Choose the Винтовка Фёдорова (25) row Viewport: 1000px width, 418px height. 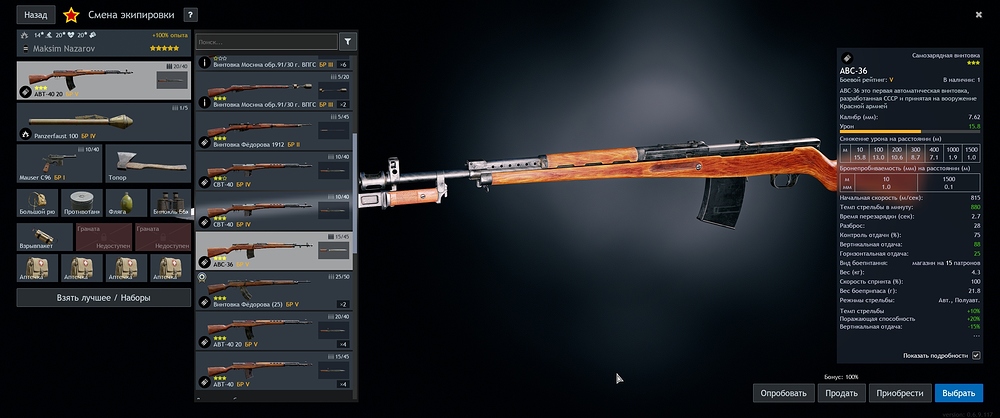pos(275,291)
